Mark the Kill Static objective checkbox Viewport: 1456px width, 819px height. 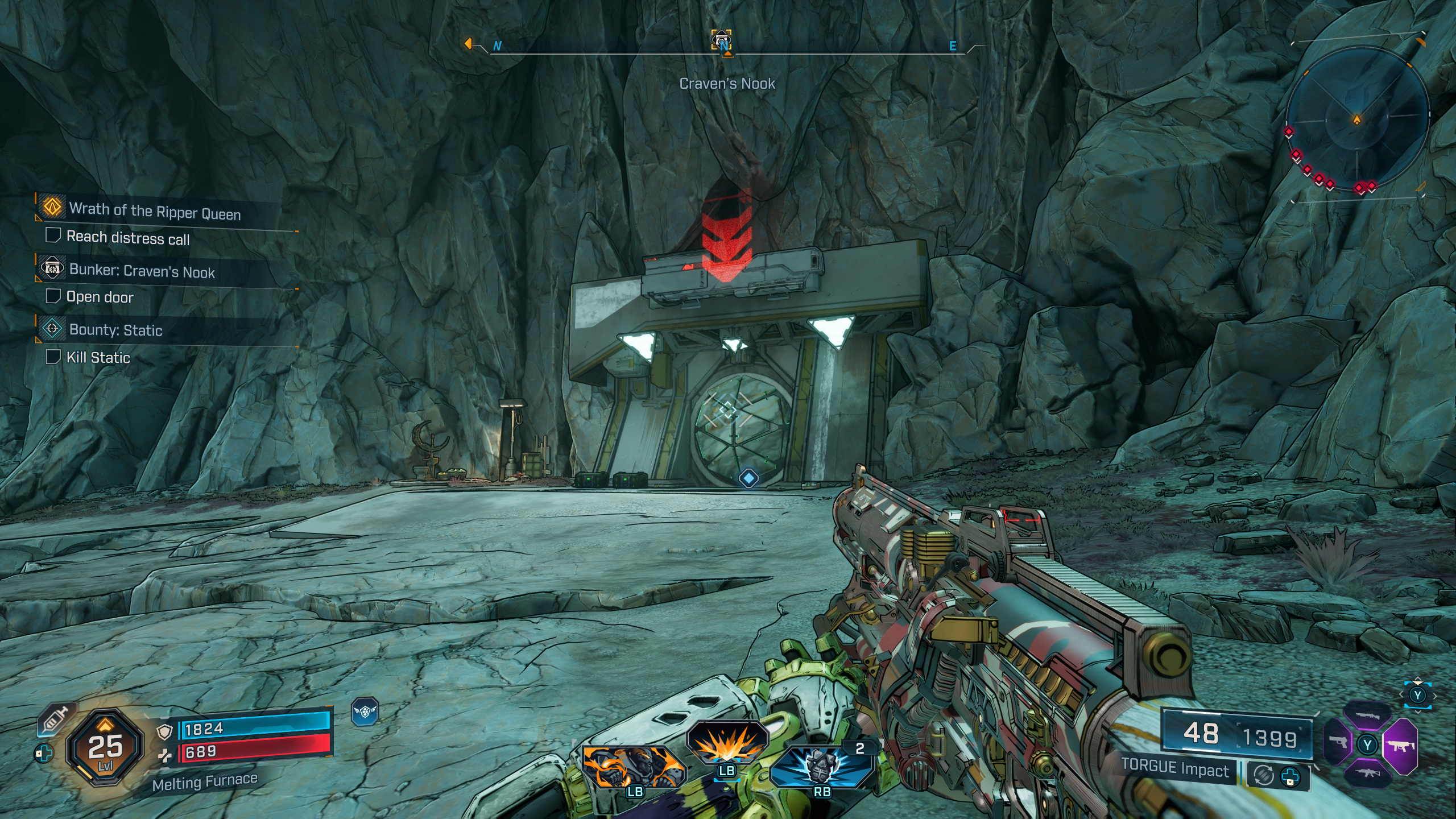53,357
